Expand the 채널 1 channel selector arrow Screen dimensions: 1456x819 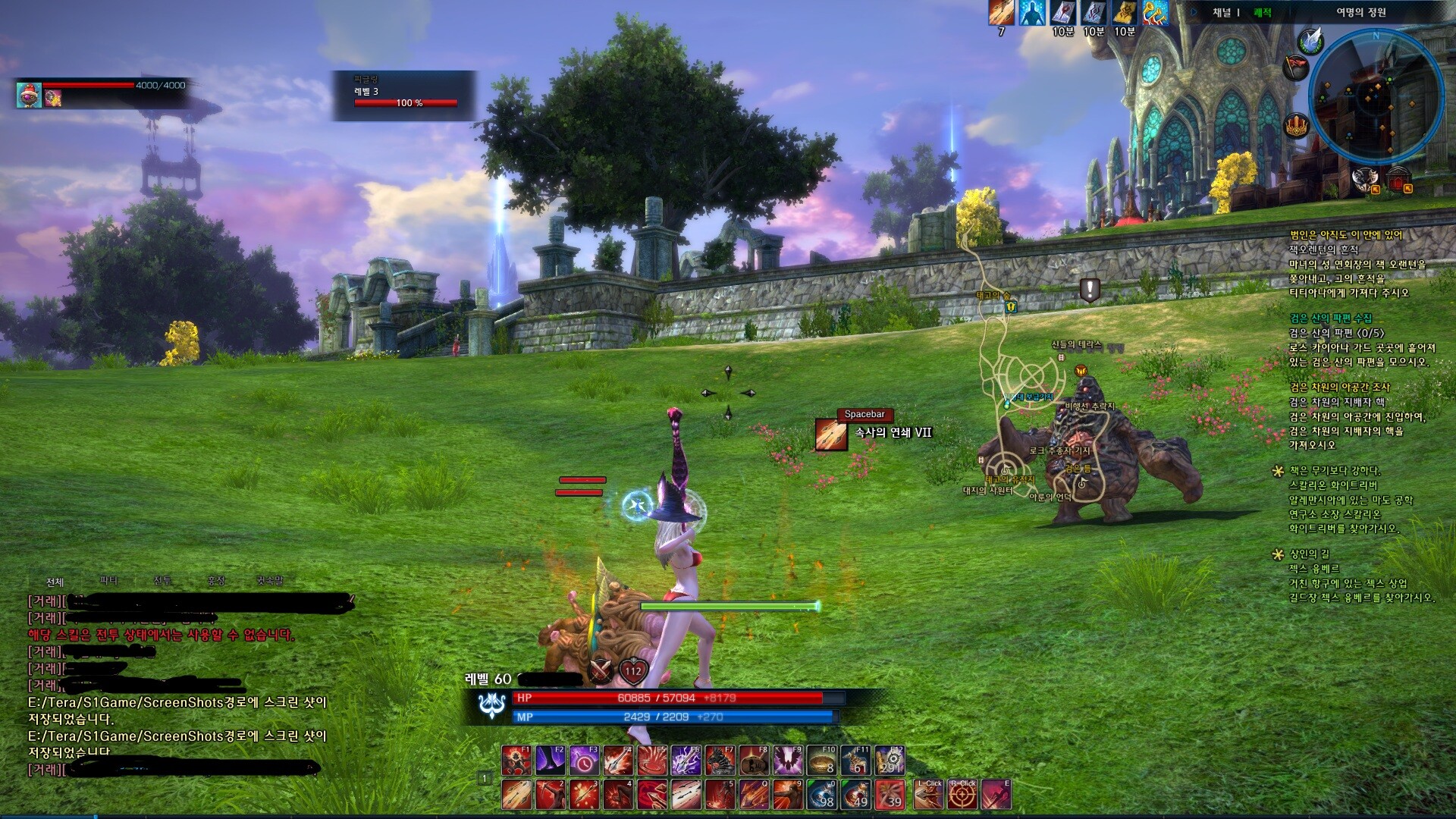click(1194, 13)
